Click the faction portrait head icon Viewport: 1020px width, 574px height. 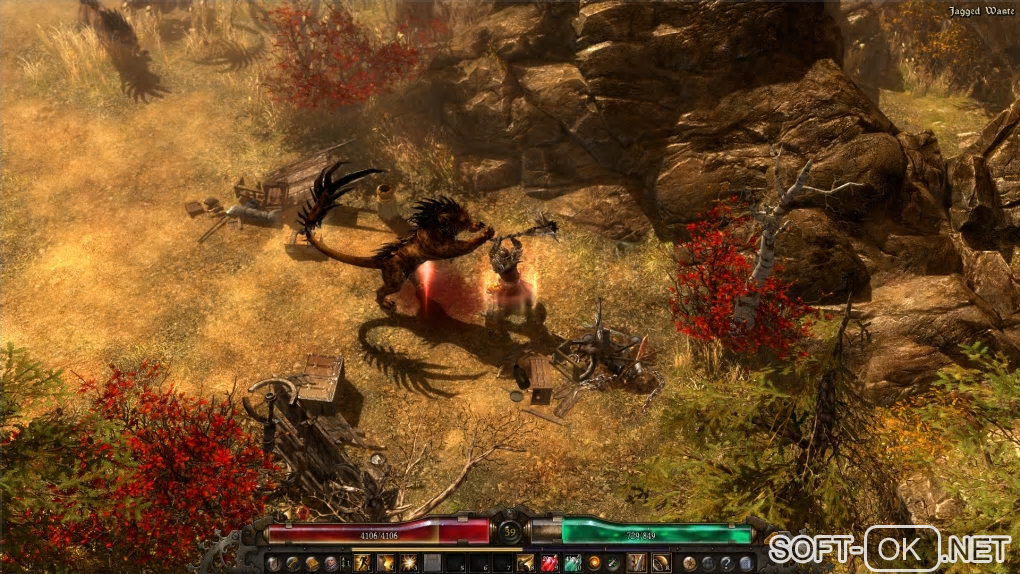point(331,563)
